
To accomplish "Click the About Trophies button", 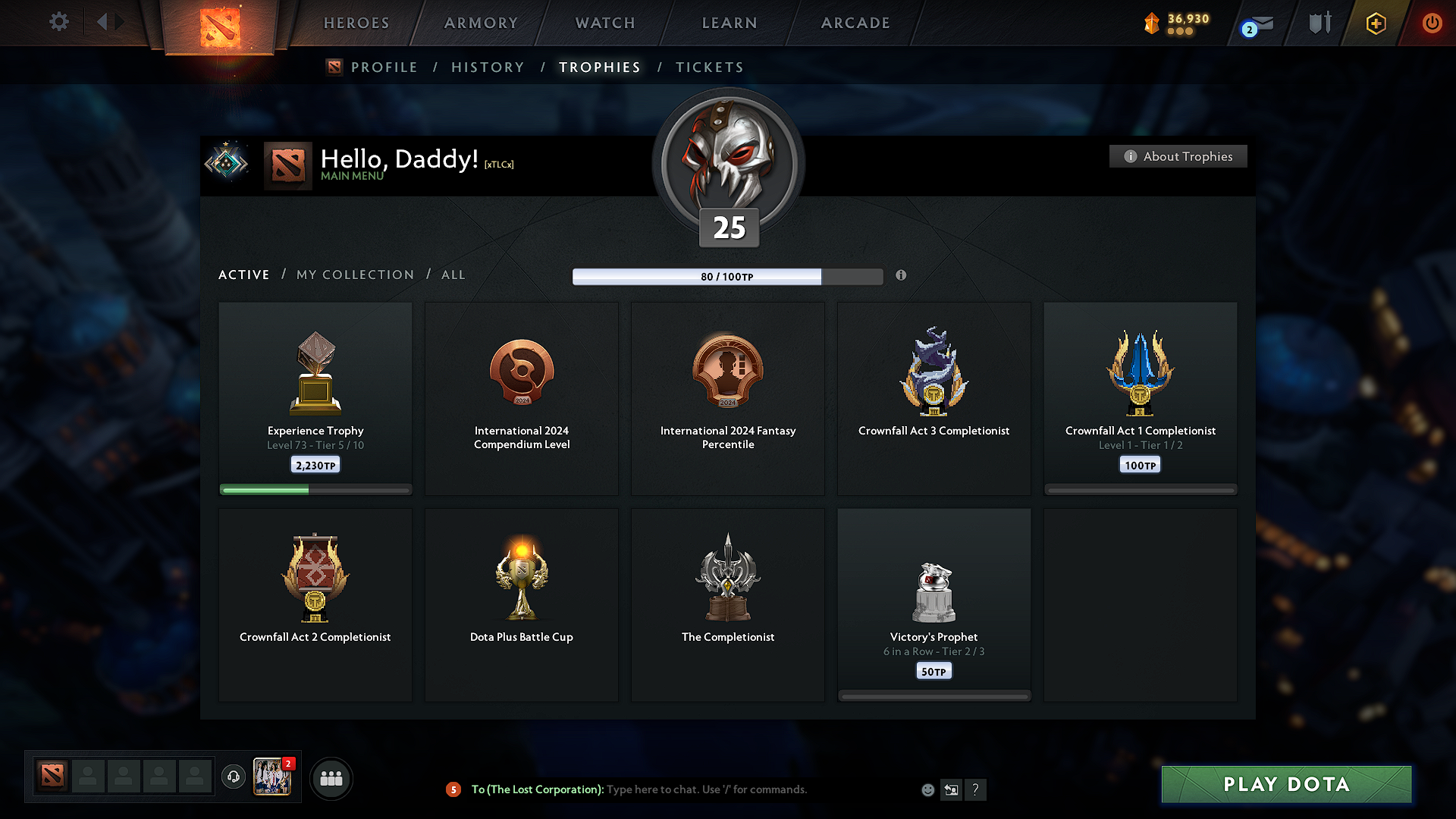I will (x=1178, y=156).
